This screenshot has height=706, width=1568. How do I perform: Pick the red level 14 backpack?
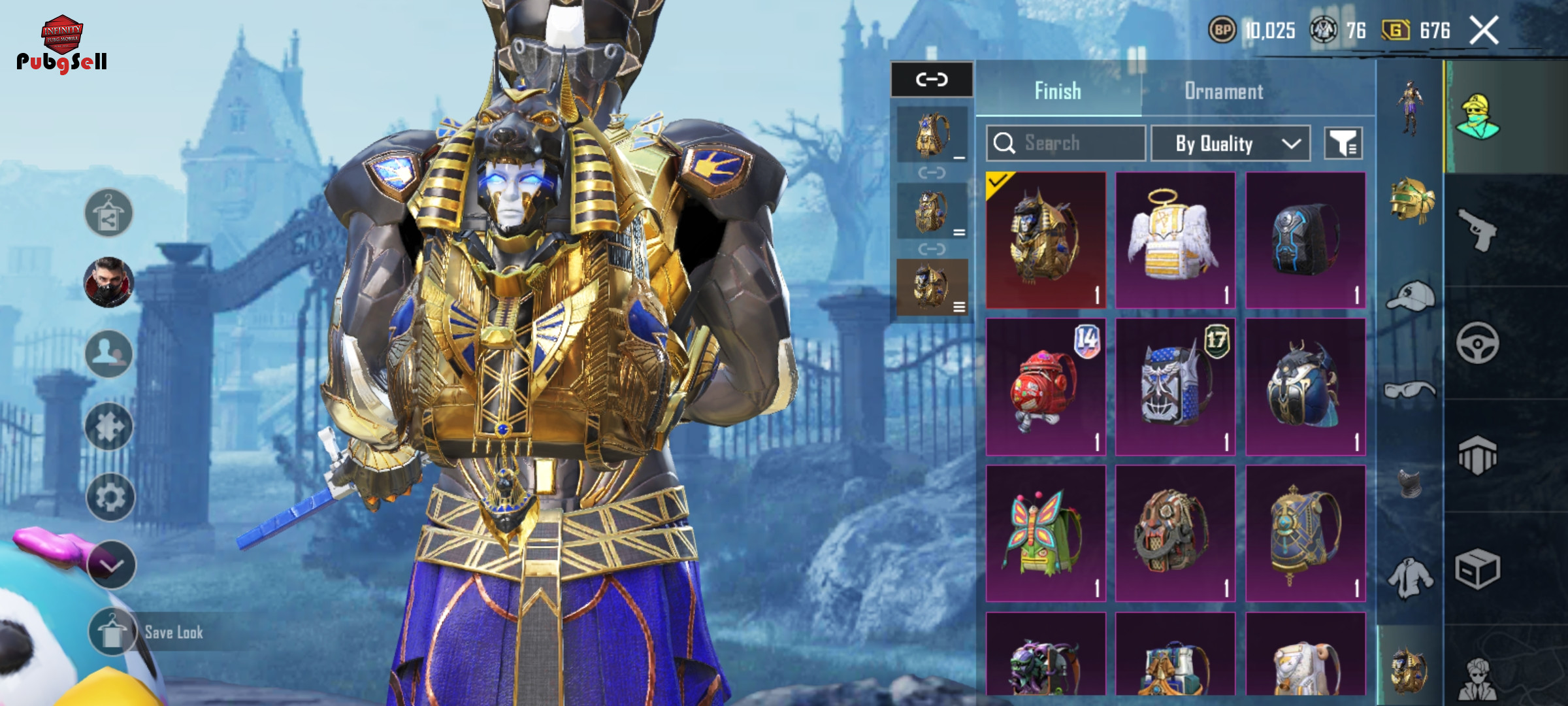[1045, 387]
